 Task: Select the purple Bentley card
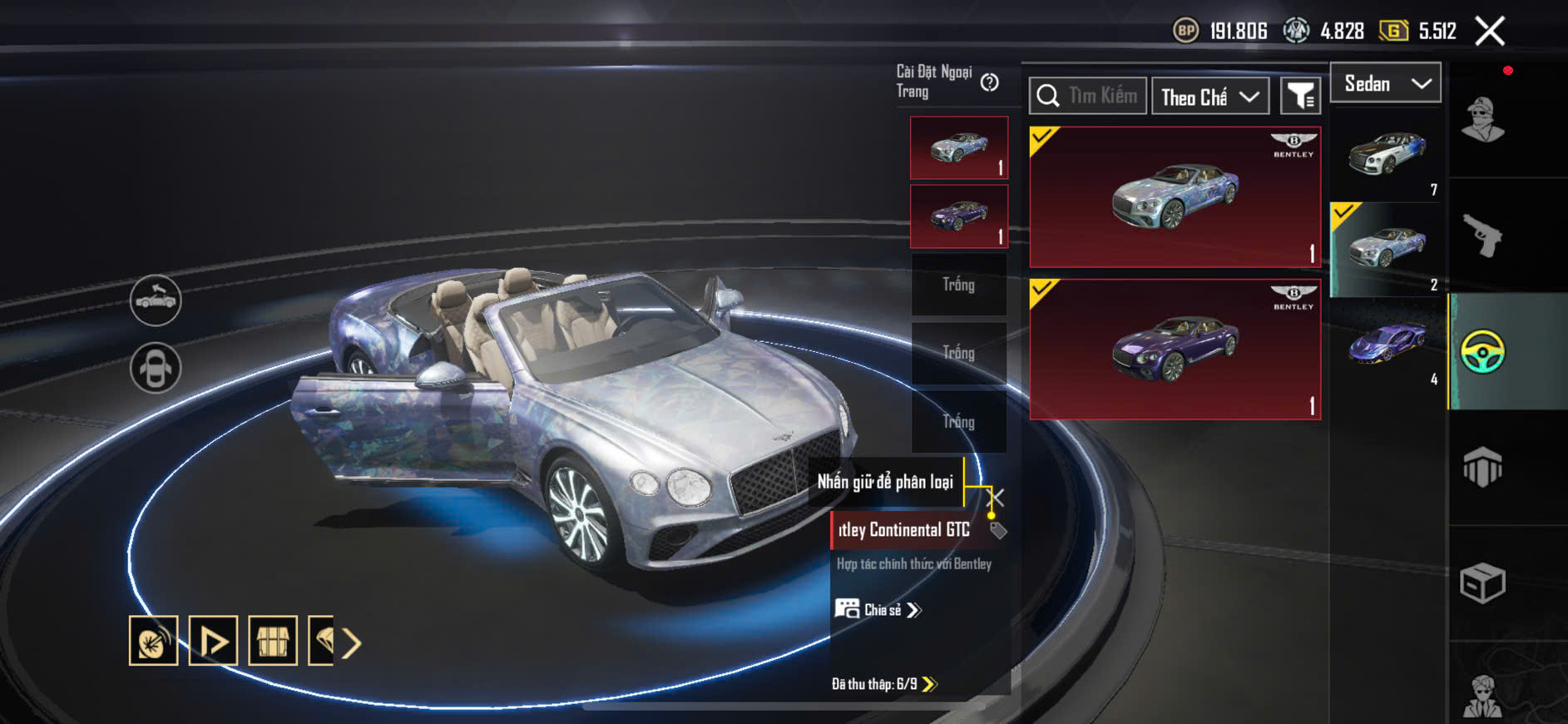click(x=1175, y=350)
